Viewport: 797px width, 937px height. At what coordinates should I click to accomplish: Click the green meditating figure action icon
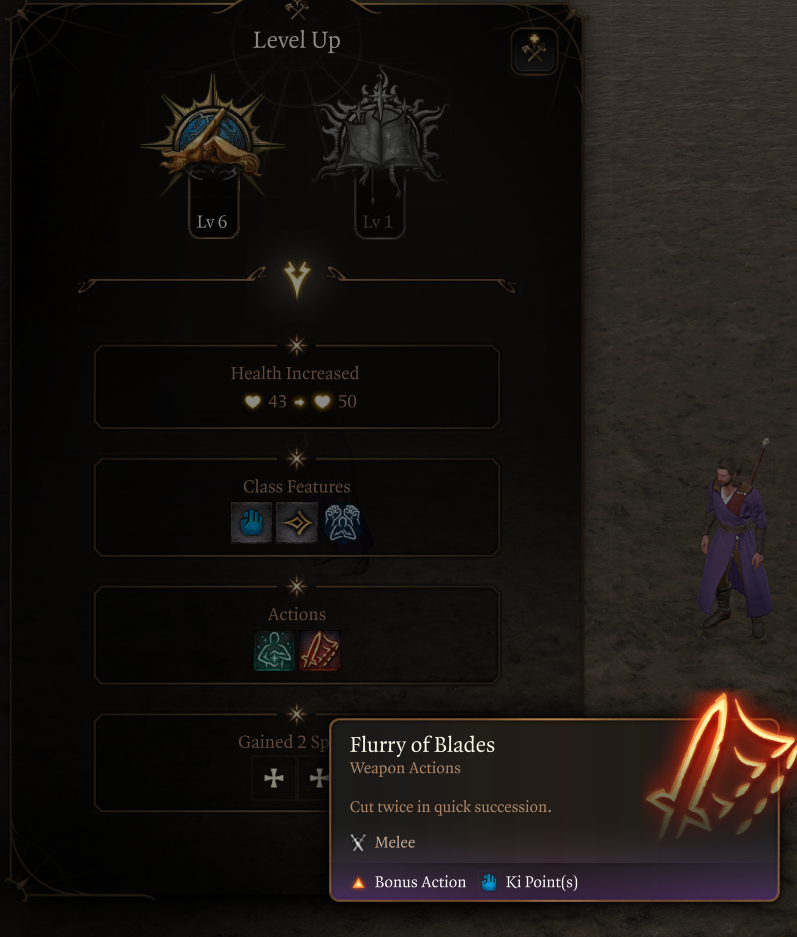pos(274,651)
